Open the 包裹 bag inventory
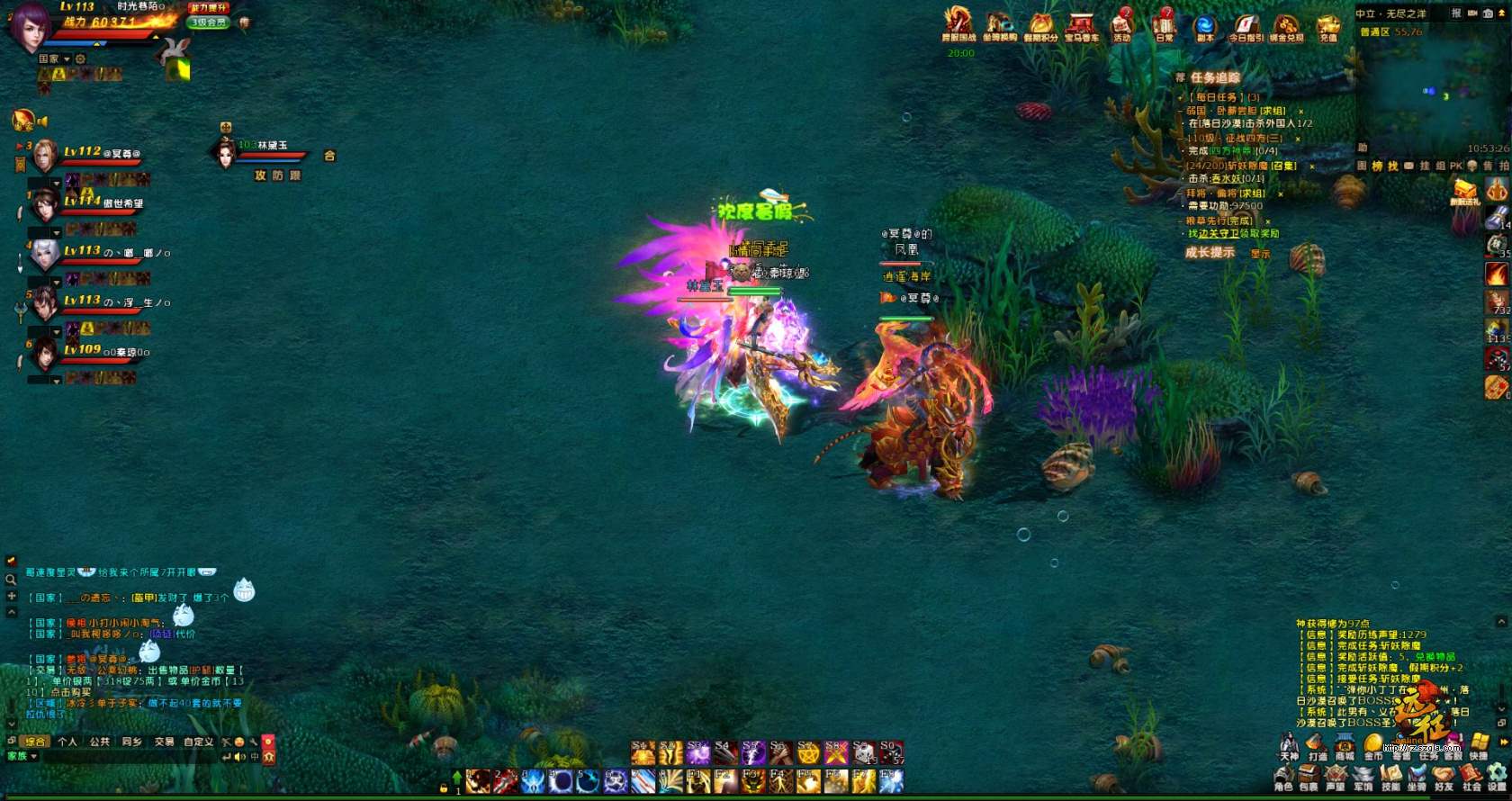The height and width of the screenshot is (801, 1512). coord(1309,778)
